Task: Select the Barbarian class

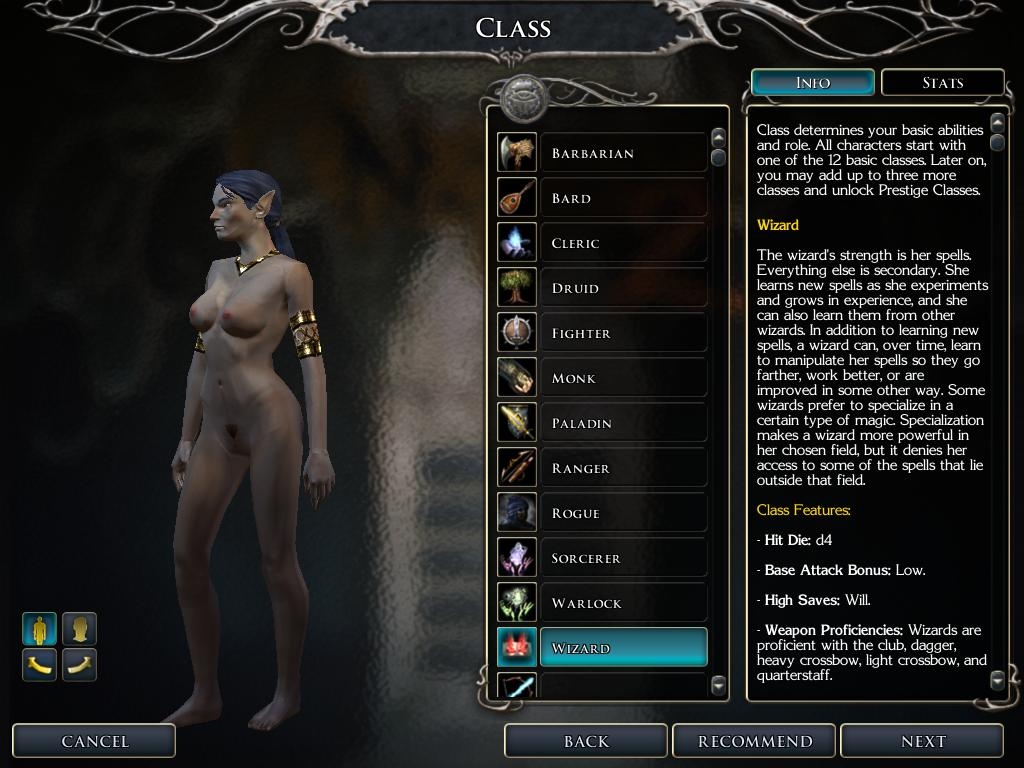Action: pos(623,153)
